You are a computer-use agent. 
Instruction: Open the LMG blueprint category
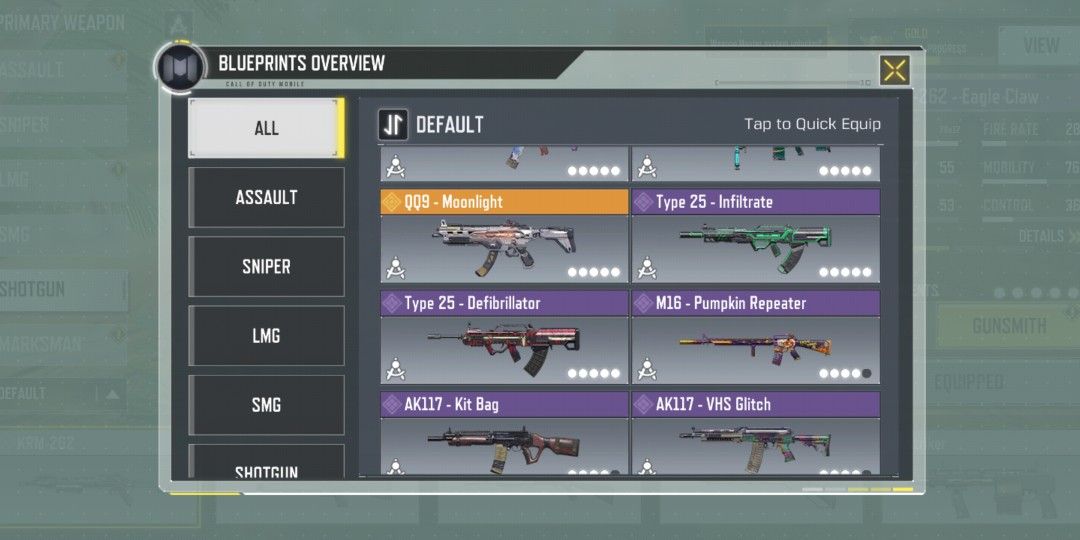pyautogui.click(x=266, y=336)
